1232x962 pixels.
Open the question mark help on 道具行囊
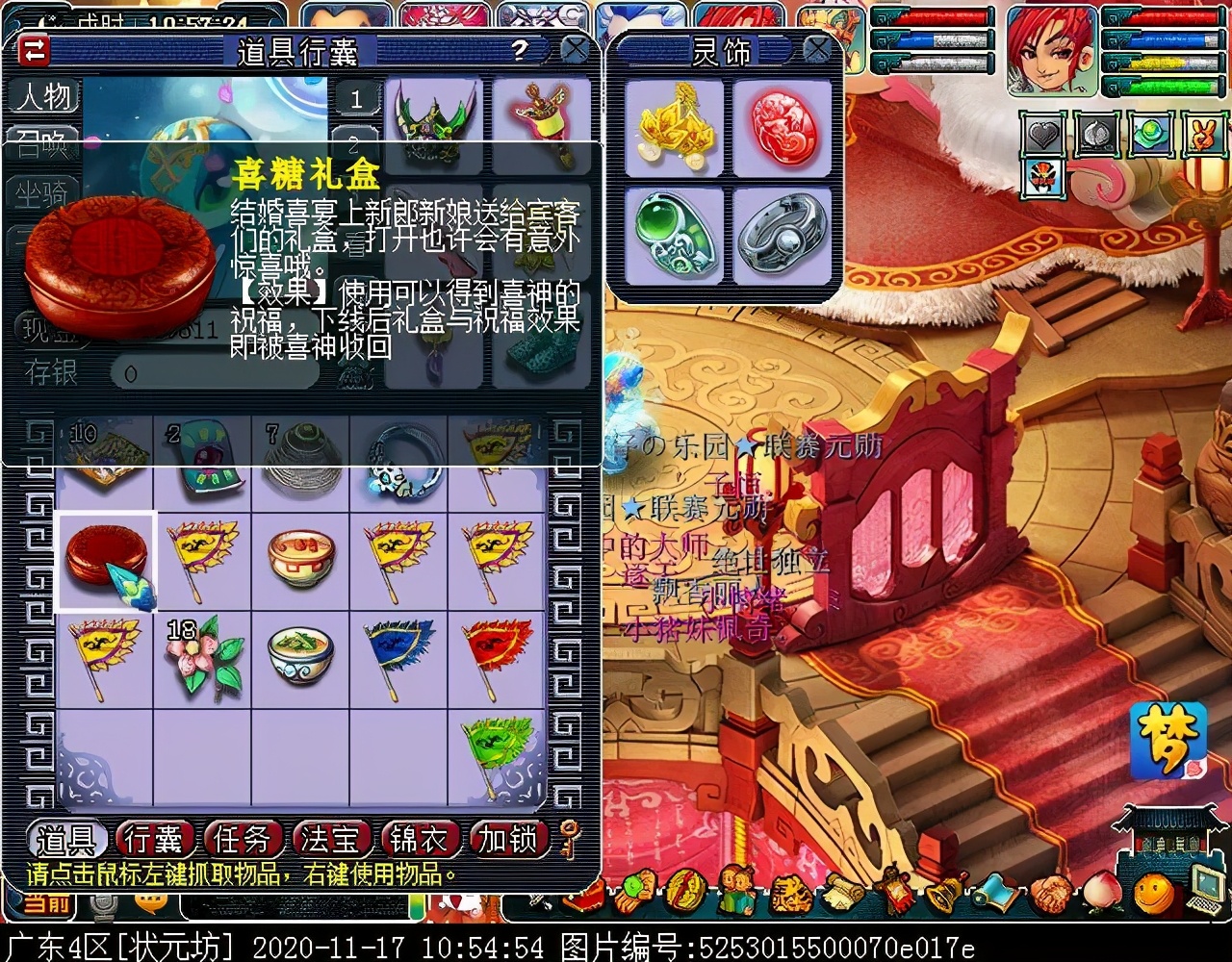[x=519, y=49]
